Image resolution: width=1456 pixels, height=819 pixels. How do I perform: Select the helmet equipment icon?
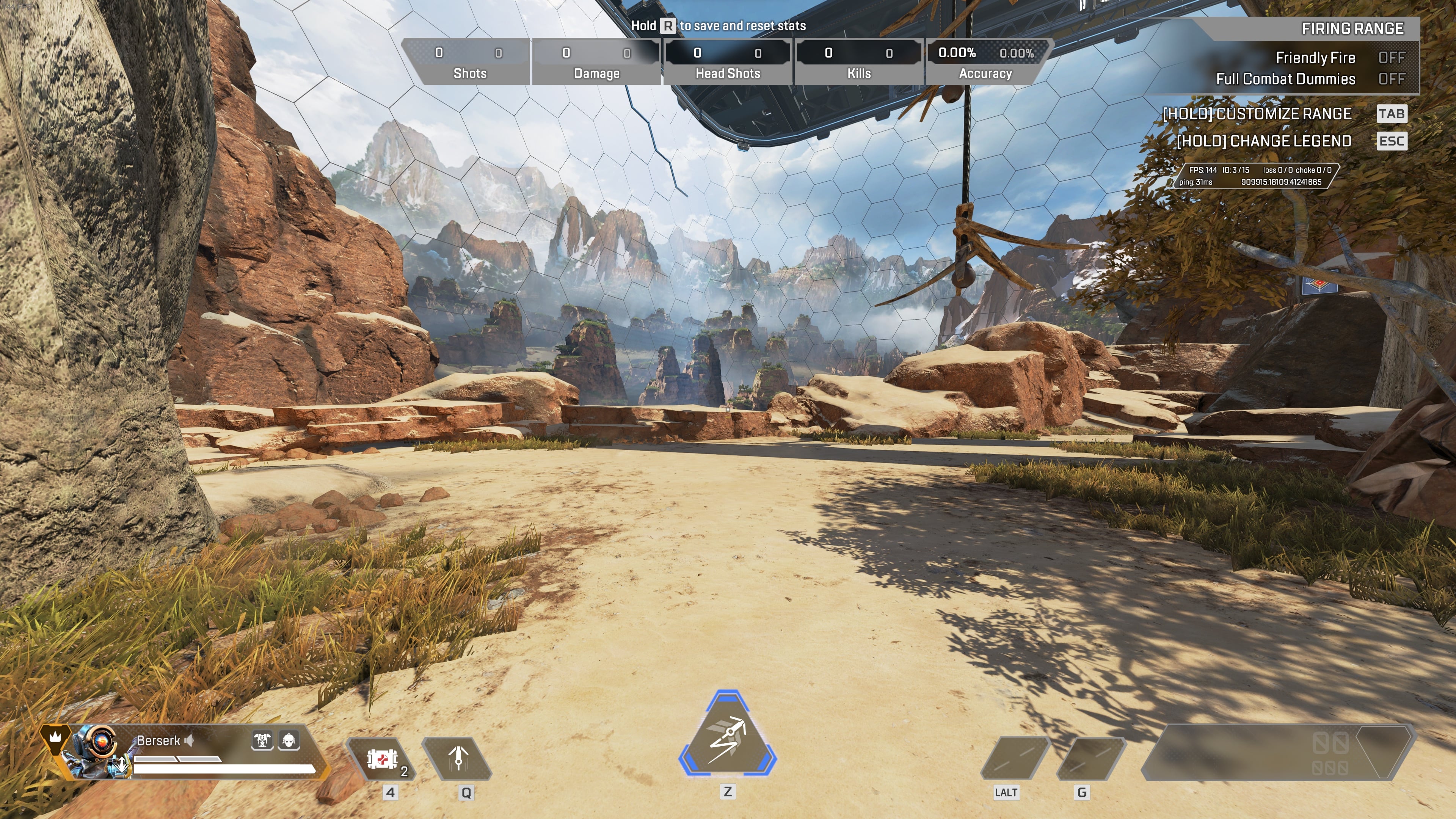pos(289,740)
